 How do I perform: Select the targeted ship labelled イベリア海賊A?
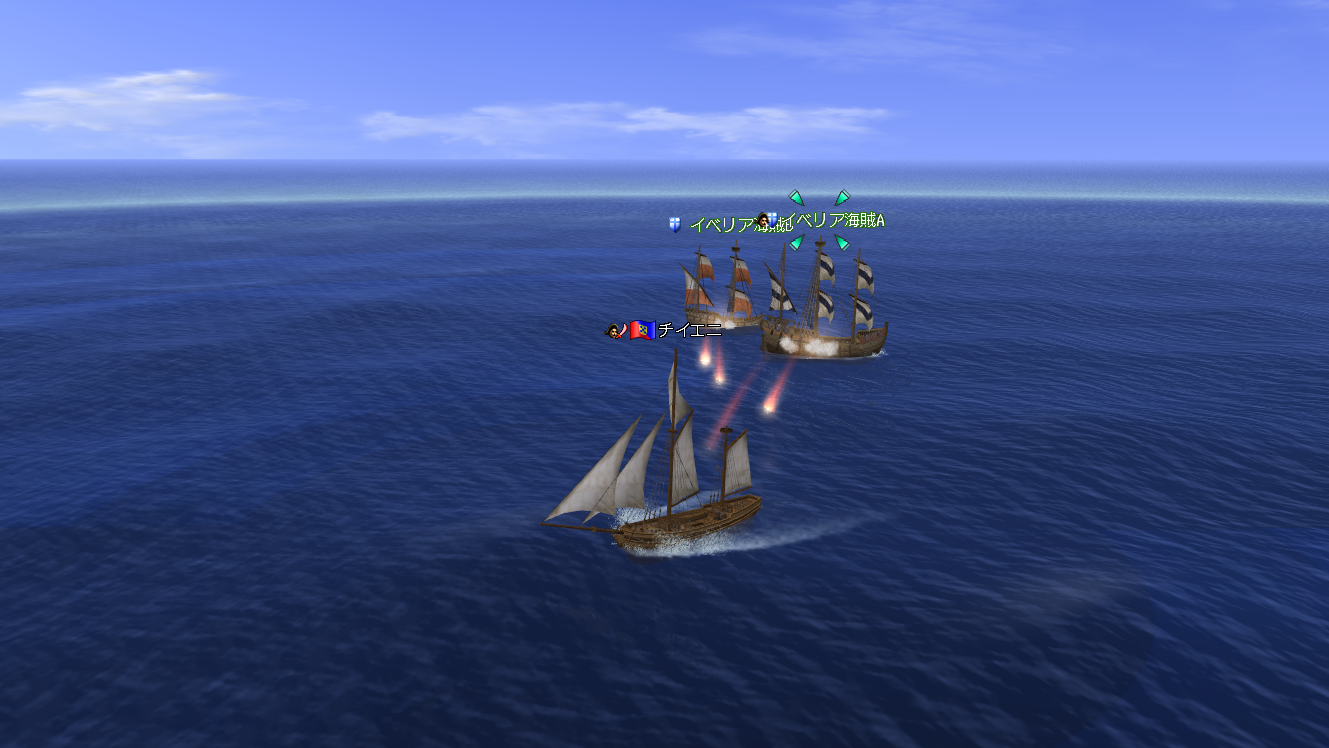823,305
